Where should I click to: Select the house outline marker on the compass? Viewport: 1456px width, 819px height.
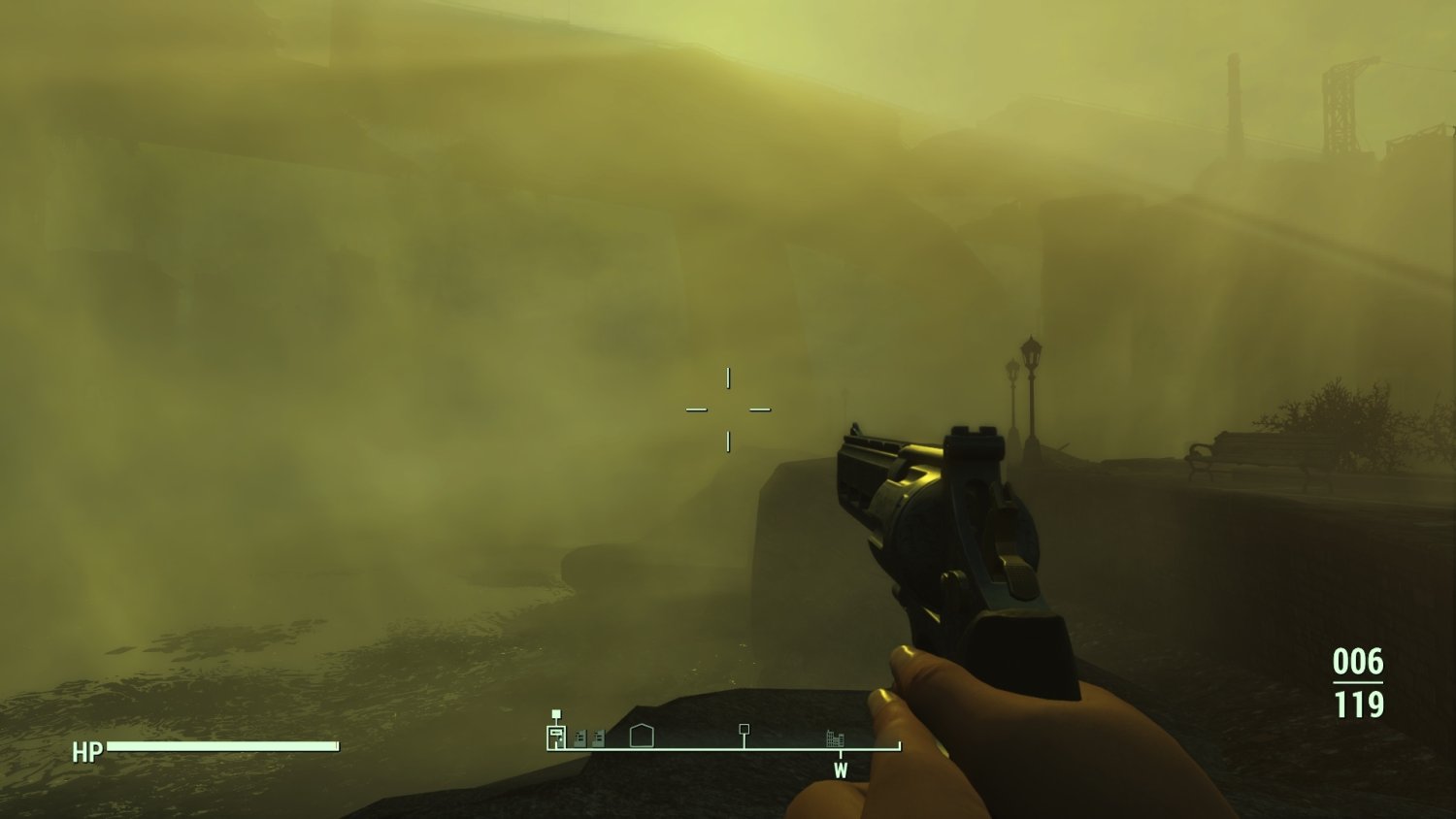(x=641, y=736)
